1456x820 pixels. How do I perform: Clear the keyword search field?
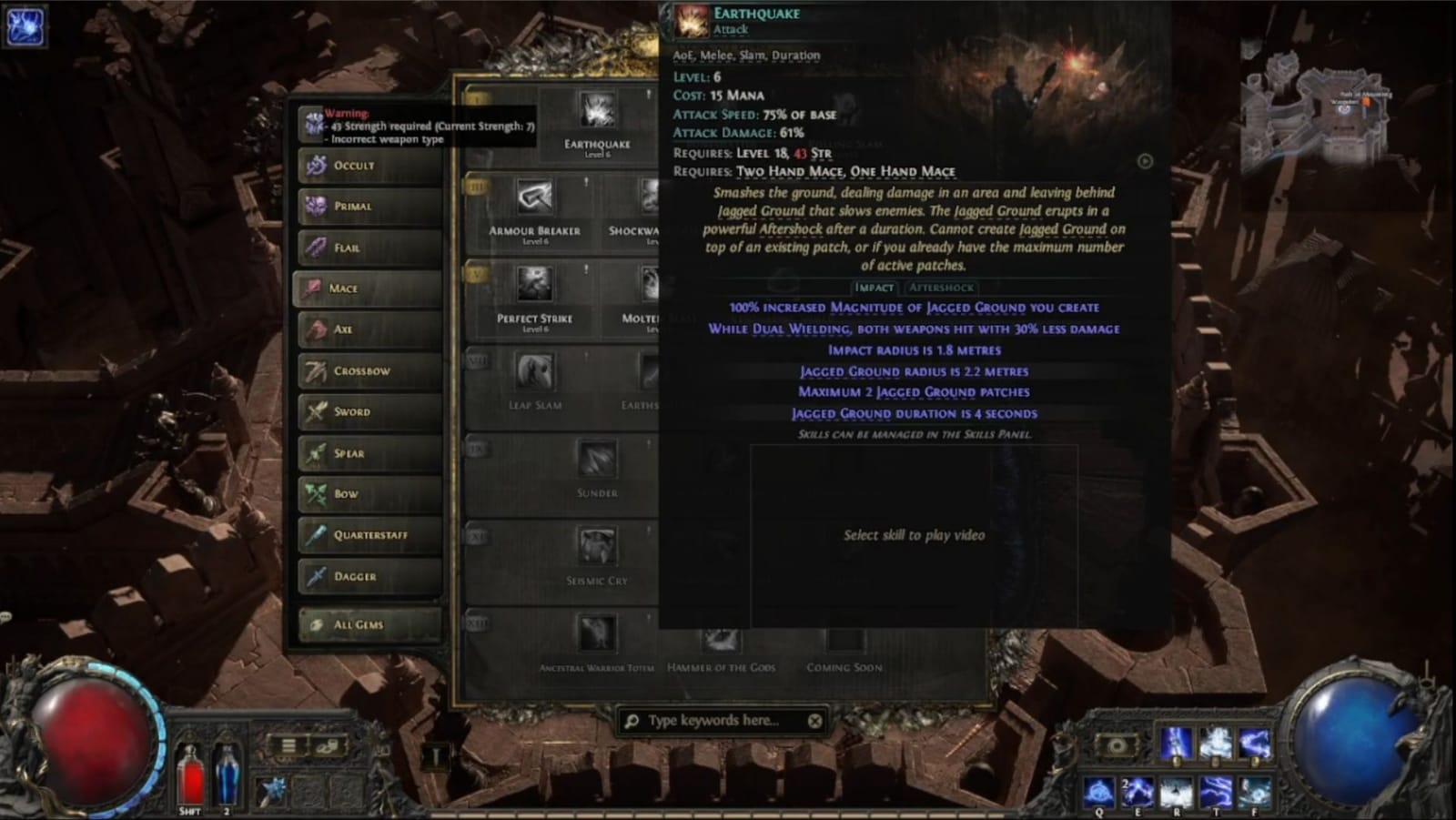(x=815, y=720)
